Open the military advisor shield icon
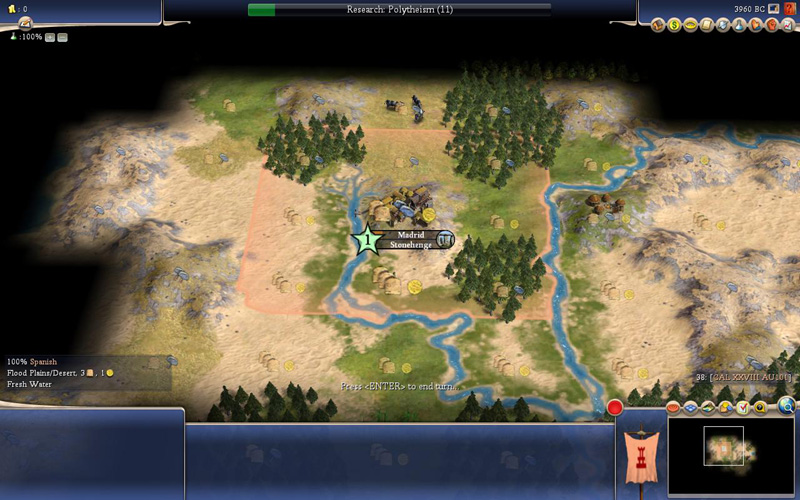 pyautogui.click(x=722, y=25)
